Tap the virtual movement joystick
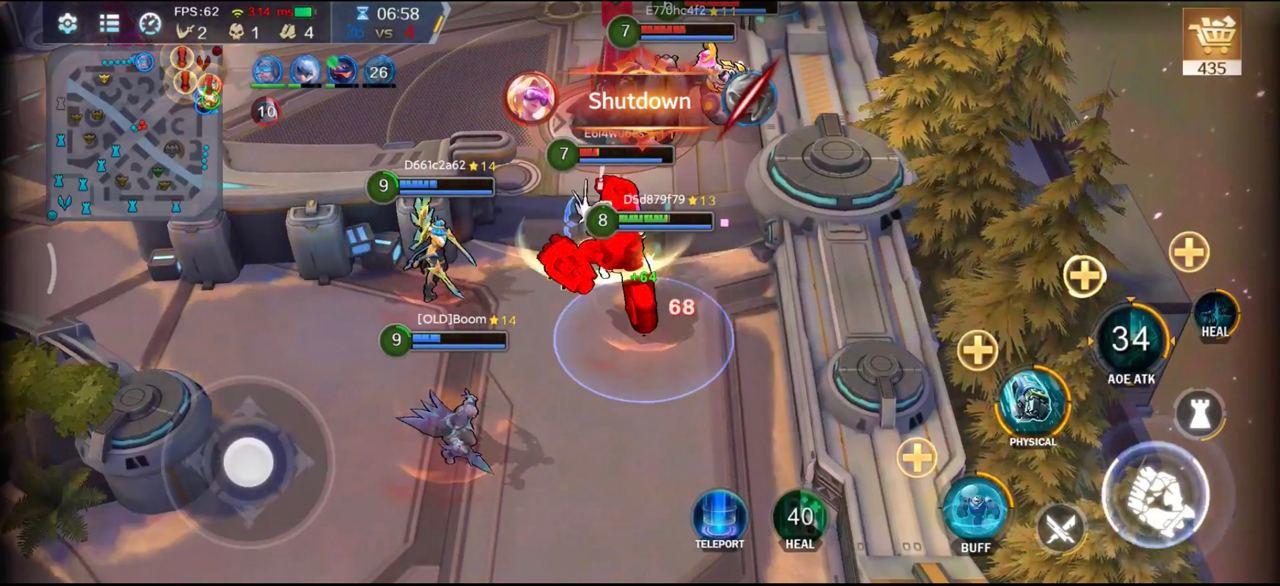1280x586 pixels. click(248, 460)
